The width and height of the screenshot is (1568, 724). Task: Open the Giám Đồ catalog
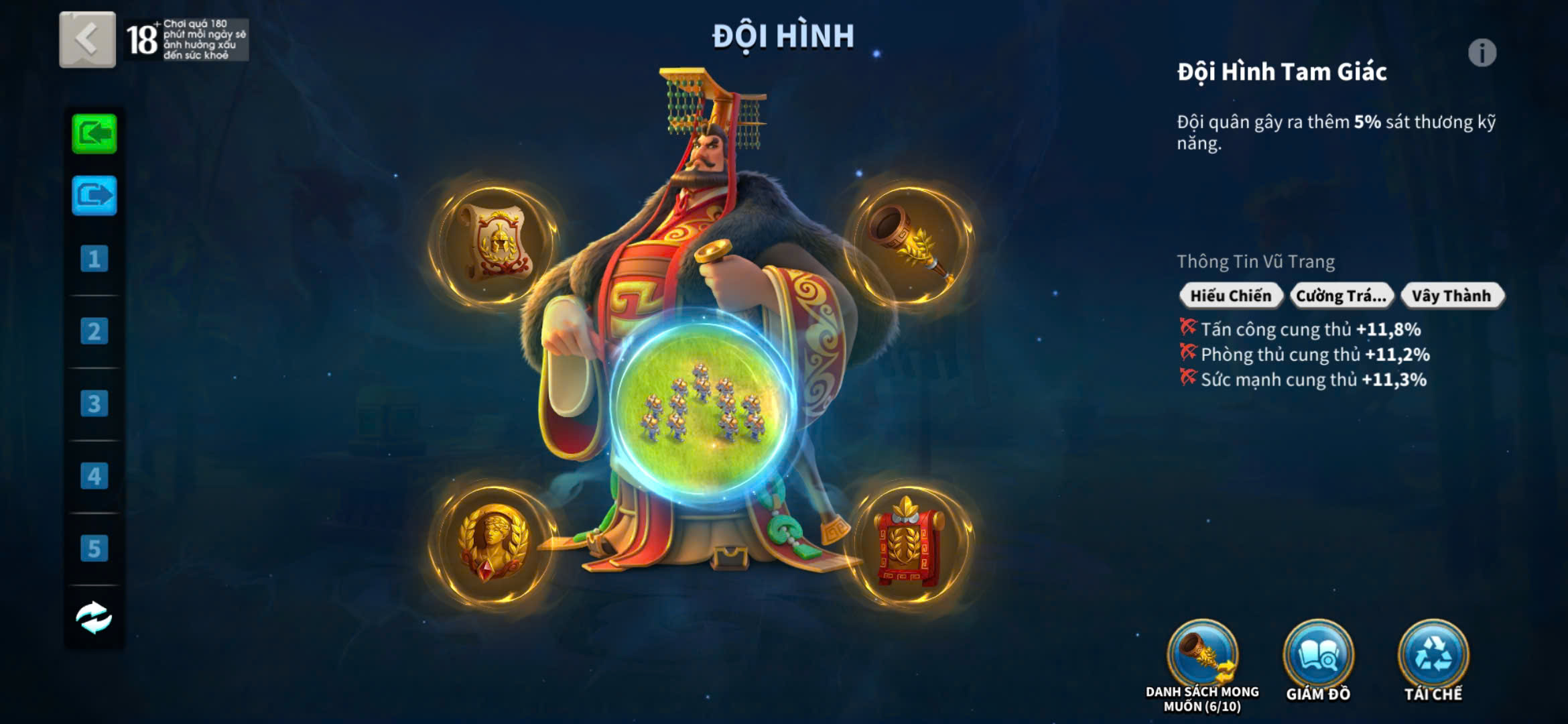(1318, 657)
